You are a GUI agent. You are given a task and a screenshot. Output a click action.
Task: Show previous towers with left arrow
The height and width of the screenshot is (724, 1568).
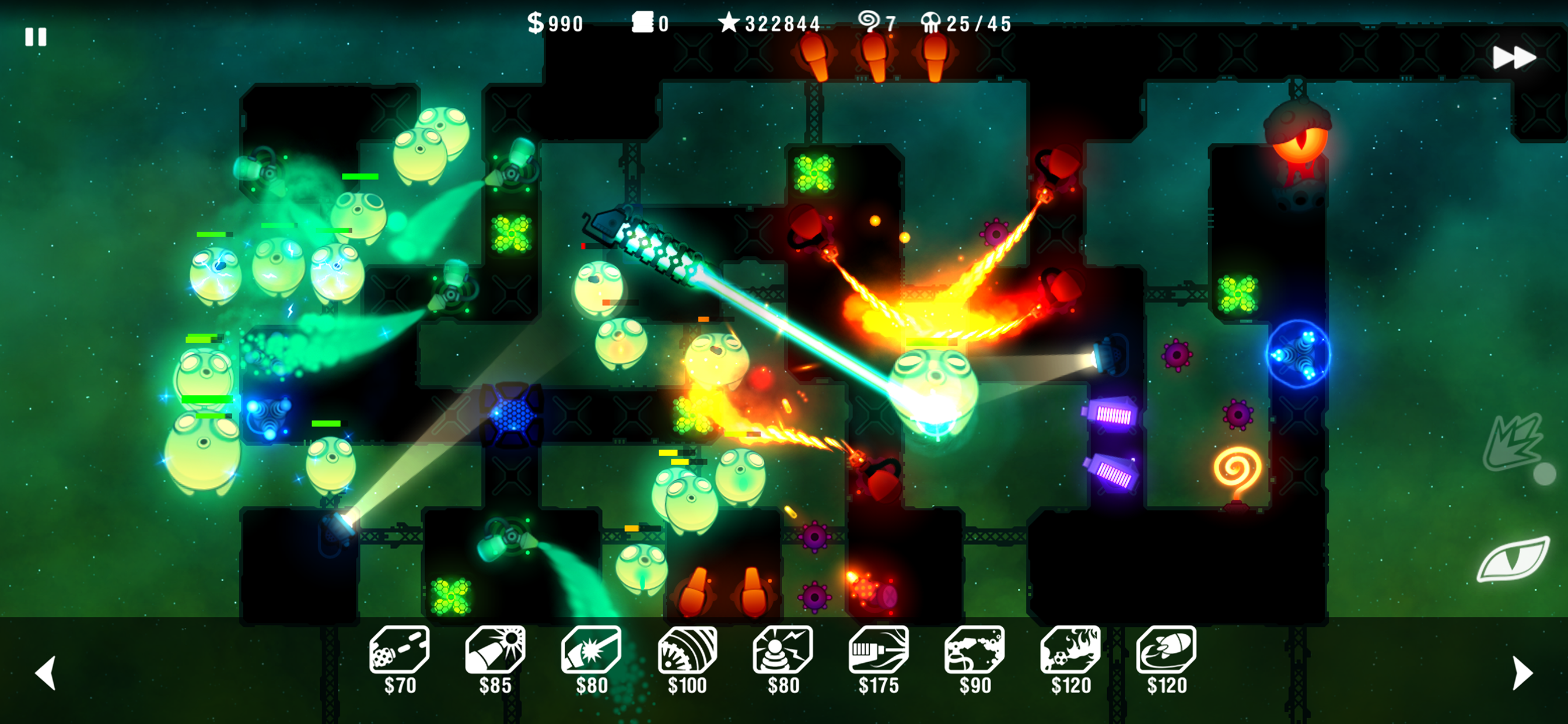[46, 672]
